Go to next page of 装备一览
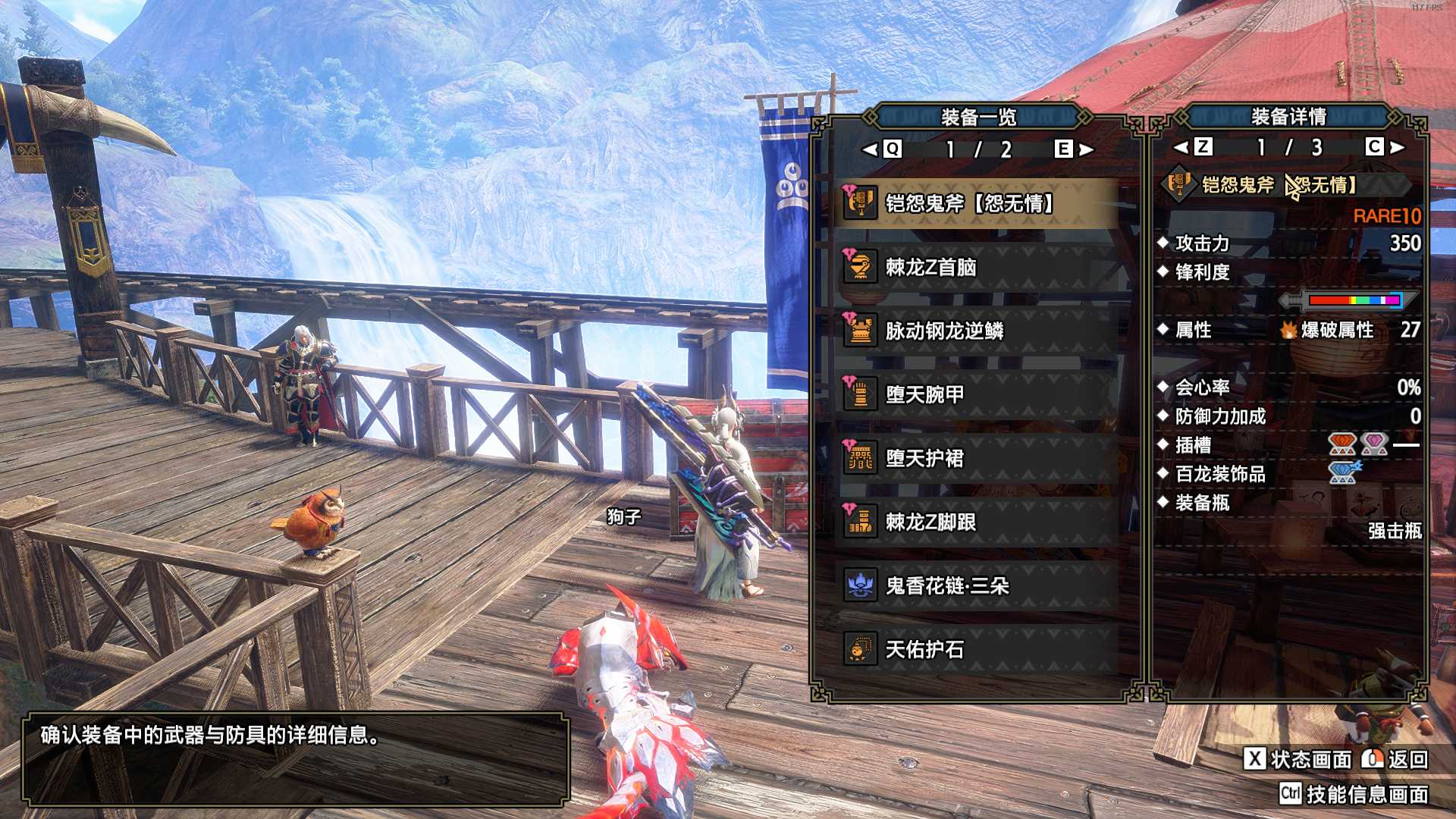 coord(1074,149)
